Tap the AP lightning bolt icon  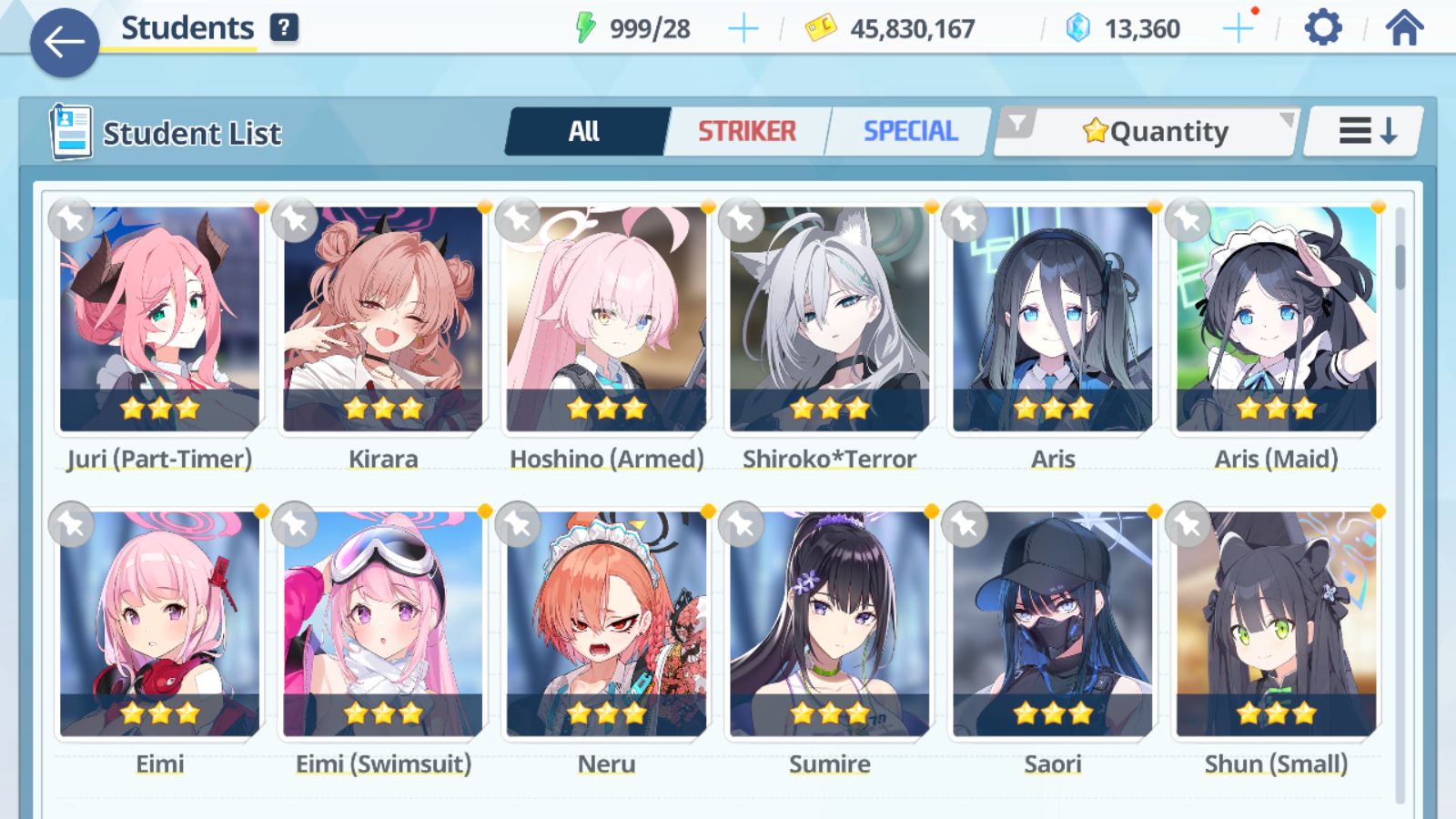(586, 27)
